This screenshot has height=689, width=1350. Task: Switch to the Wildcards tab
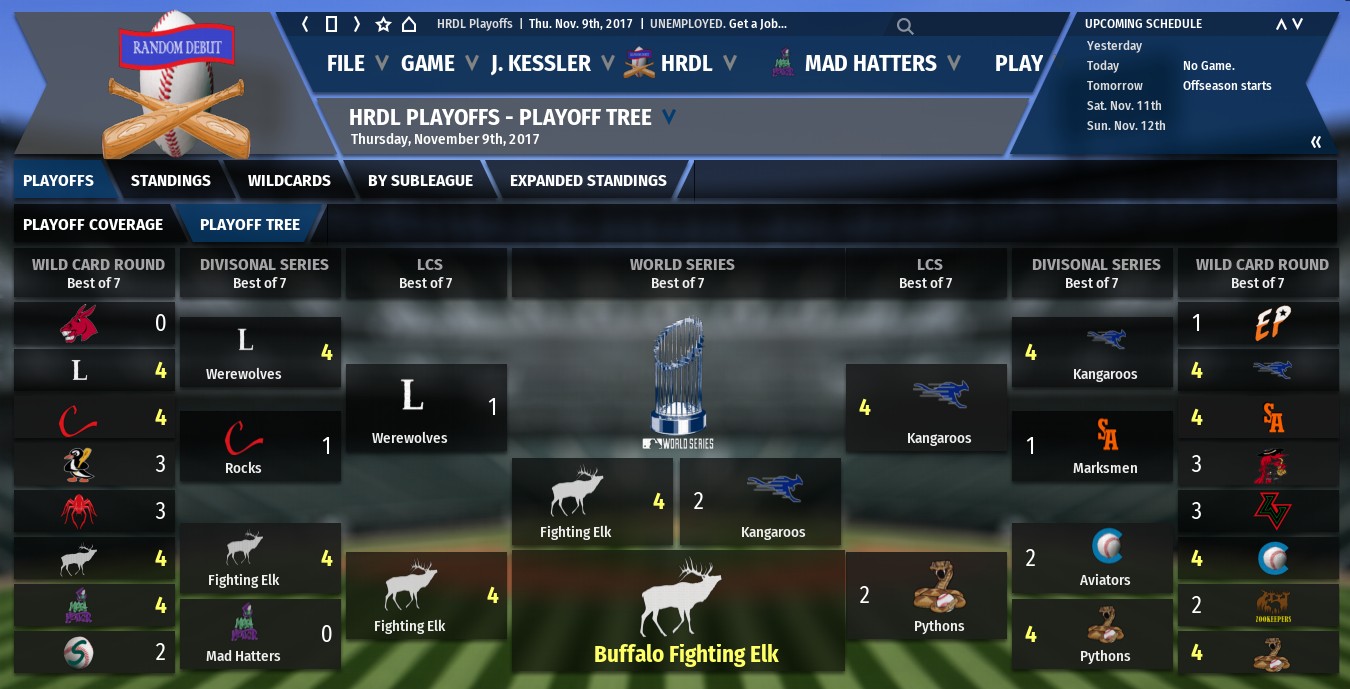[289, 180]
